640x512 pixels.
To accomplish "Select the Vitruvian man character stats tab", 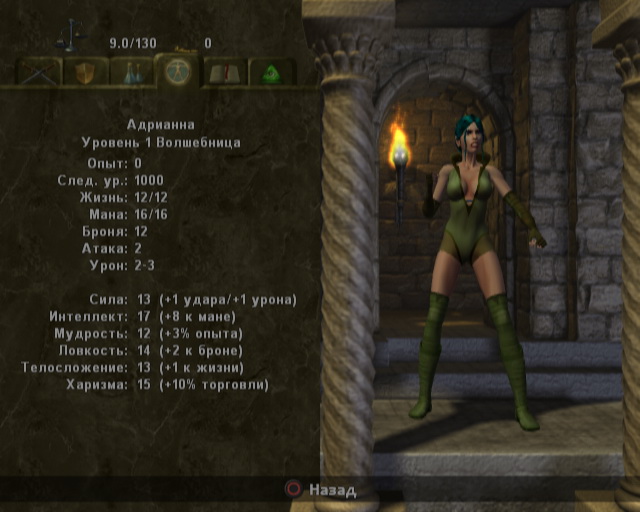I will pyautogui.click(x=178, y=69).
